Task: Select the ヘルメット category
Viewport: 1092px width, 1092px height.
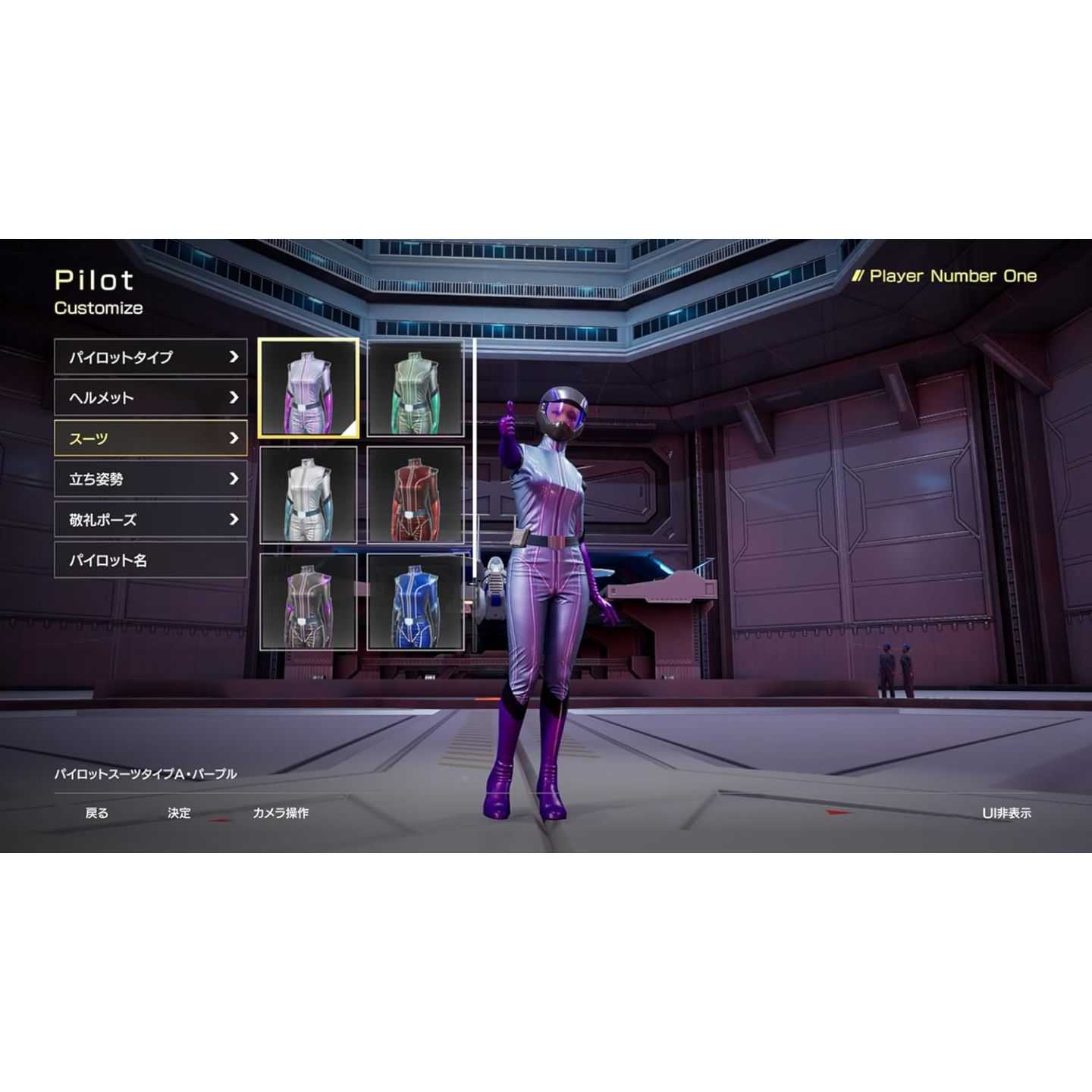Action: 150,397
